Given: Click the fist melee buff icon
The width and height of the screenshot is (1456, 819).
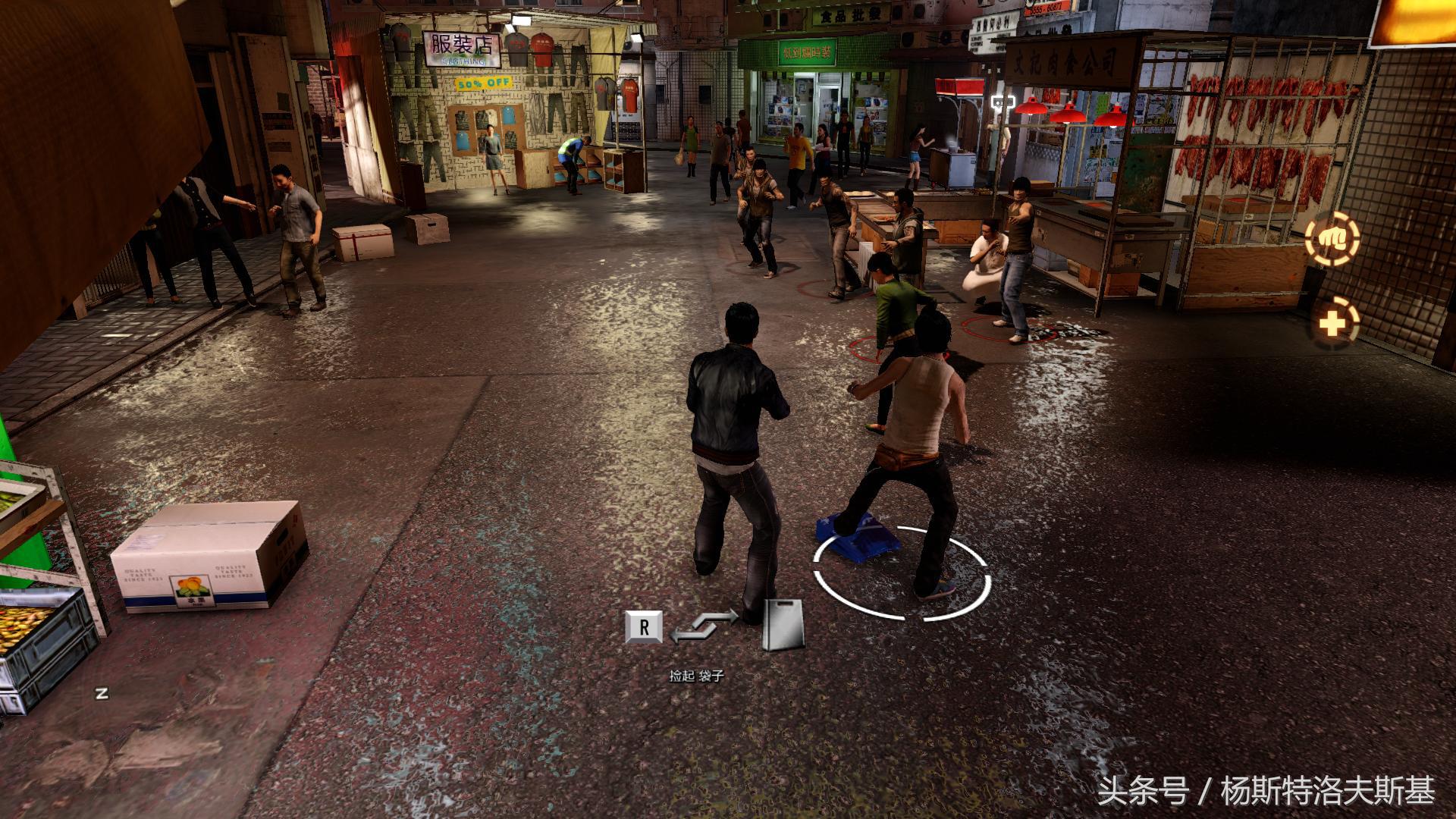Looking at the screenshot, I should [1331, 239].
